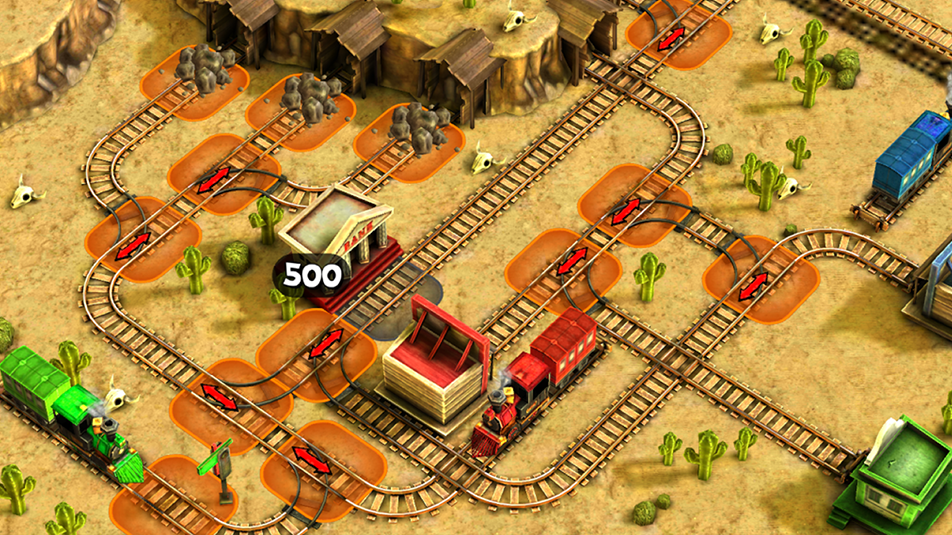This screenshot has height=535, width=952.
Task: Toggle the switch just behind the red train's wagons
Action: click(572, 263)
